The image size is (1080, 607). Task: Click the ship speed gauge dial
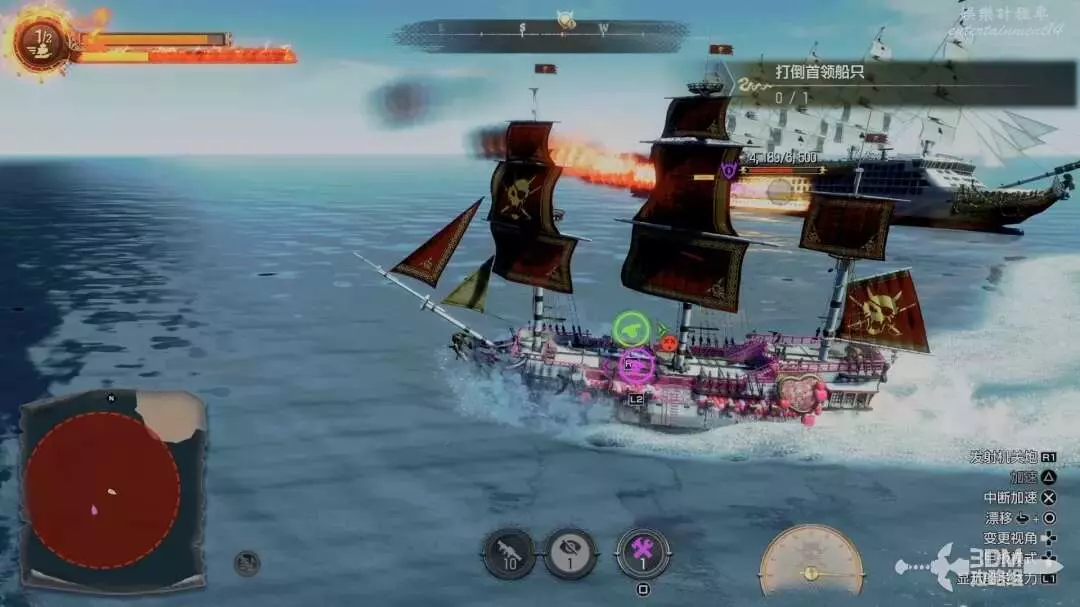[811, 560]
